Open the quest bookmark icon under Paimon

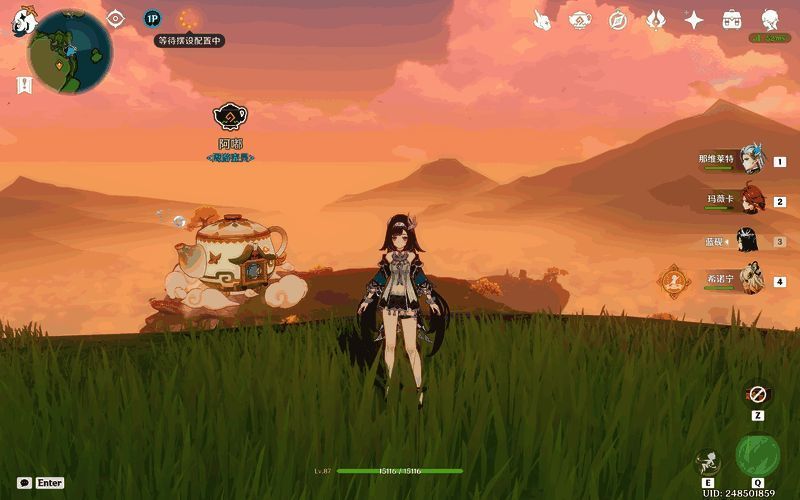point(24,86)
